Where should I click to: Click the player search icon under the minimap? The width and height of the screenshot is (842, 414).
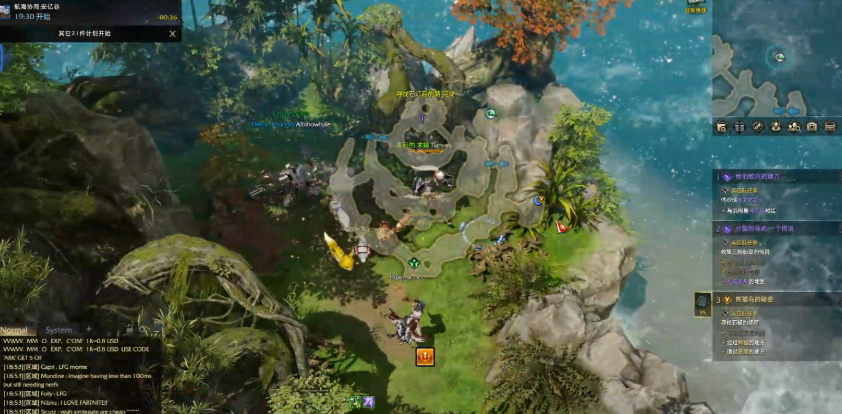[793, 127]
